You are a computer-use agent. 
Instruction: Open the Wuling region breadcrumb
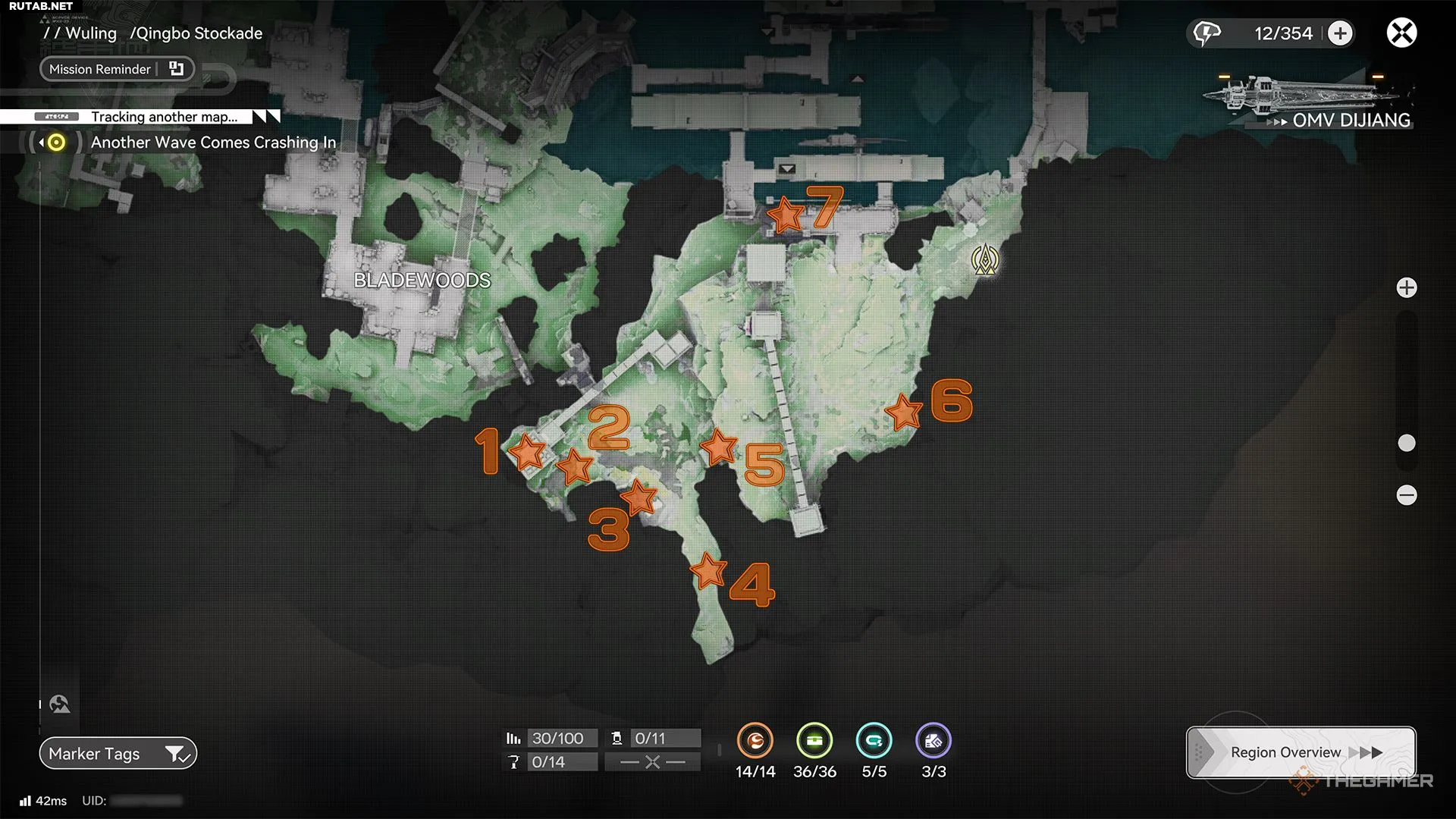91,33
